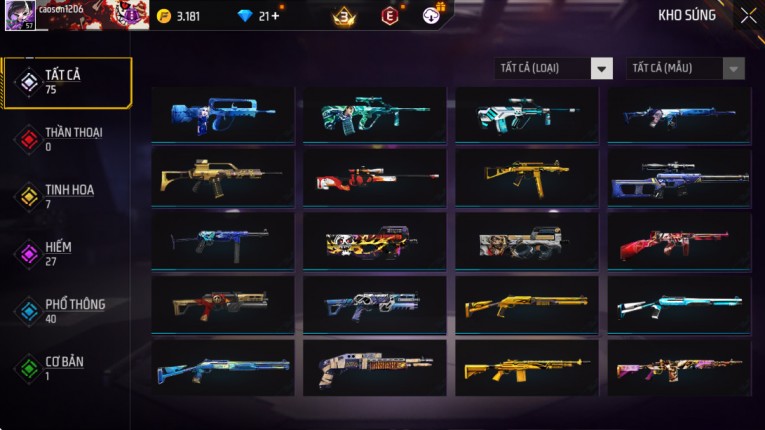Open the TẤT CẢ (MẪU) model dropdown
This screenshot has width=765, height=430.
click(x=685, y=68)
